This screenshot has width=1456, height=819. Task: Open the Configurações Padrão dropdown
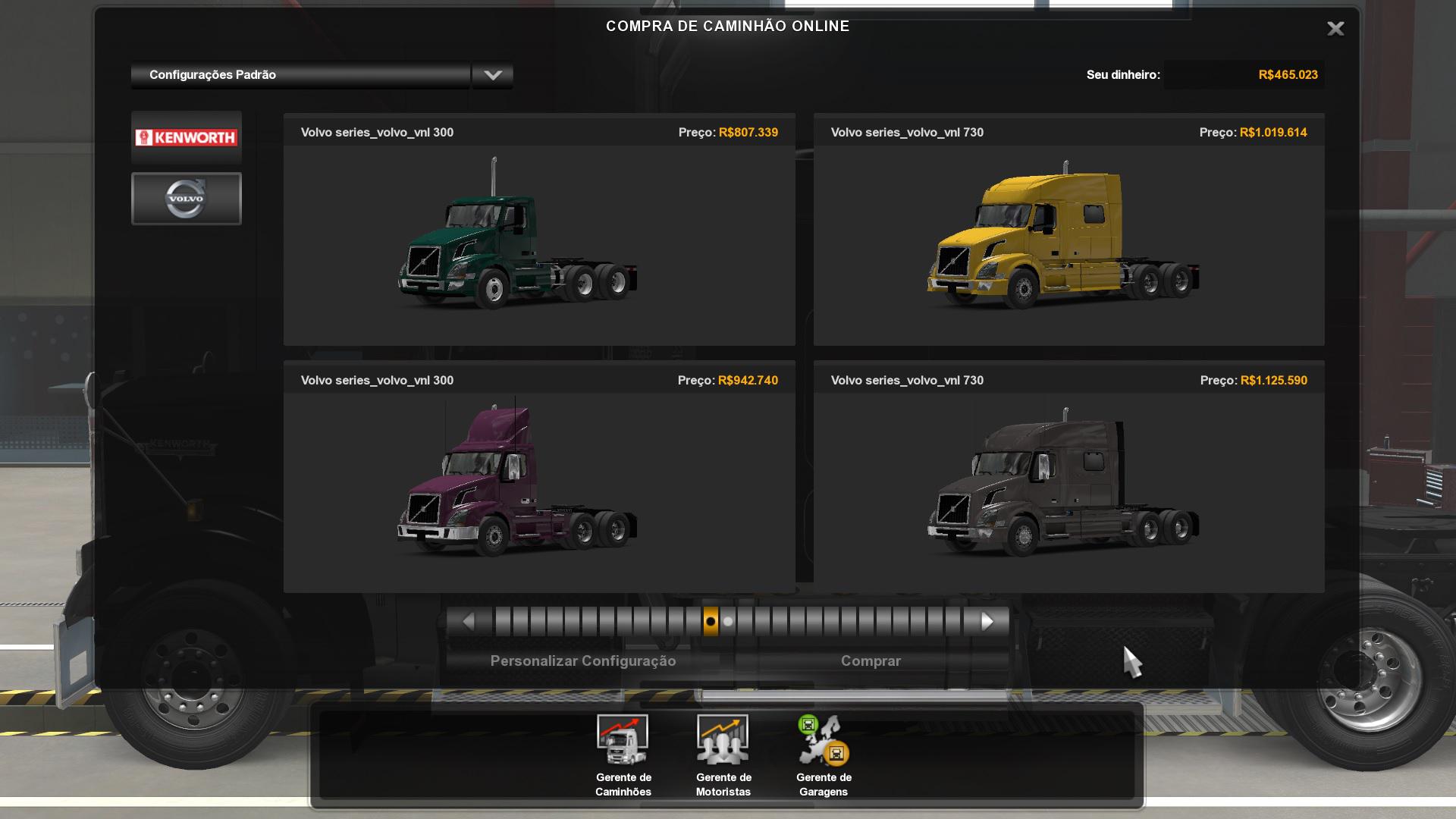(x=492, y=75)
